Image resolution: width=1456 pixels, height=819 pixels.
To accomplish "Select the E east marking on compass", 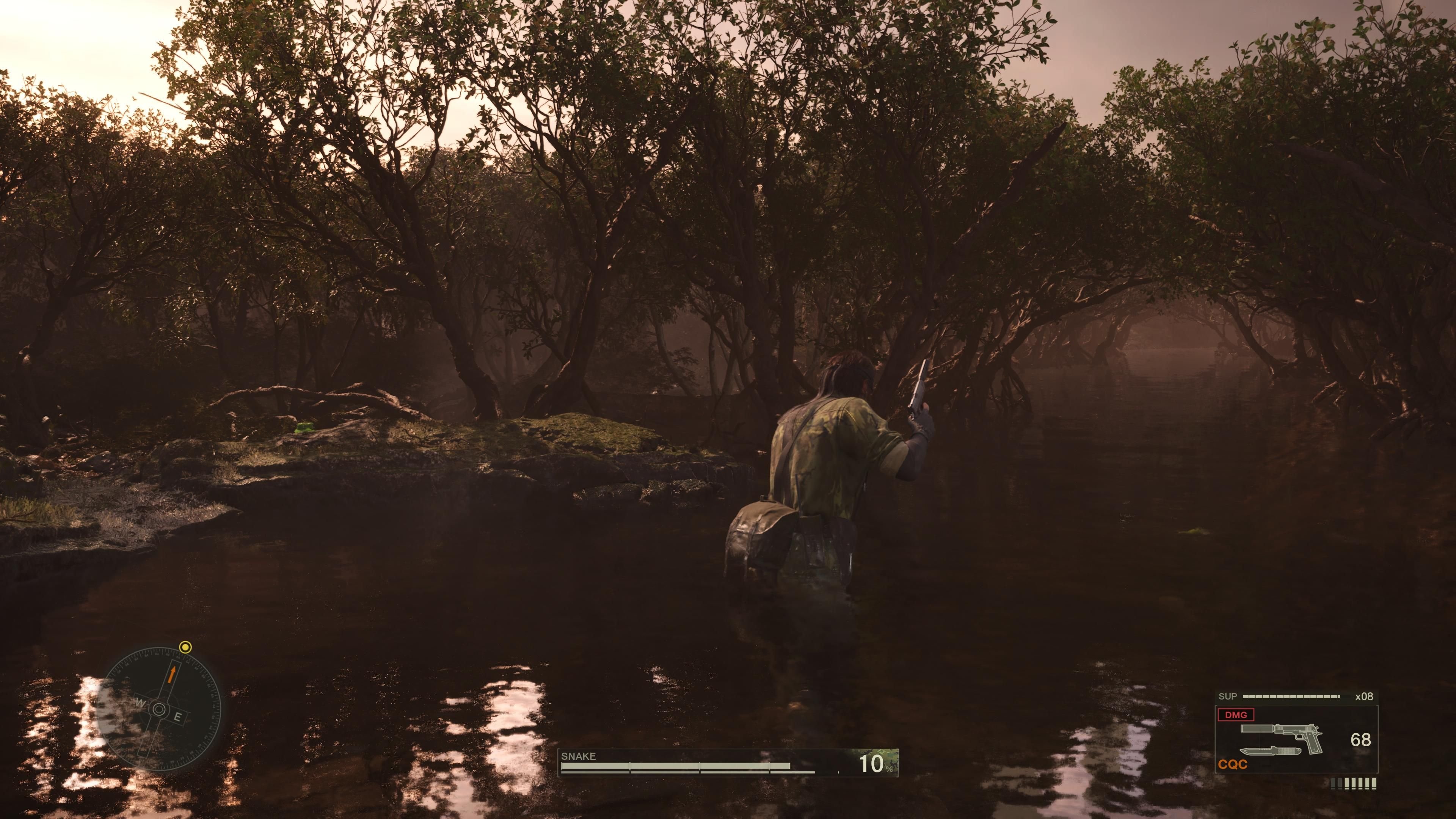I will click(178, 717).
